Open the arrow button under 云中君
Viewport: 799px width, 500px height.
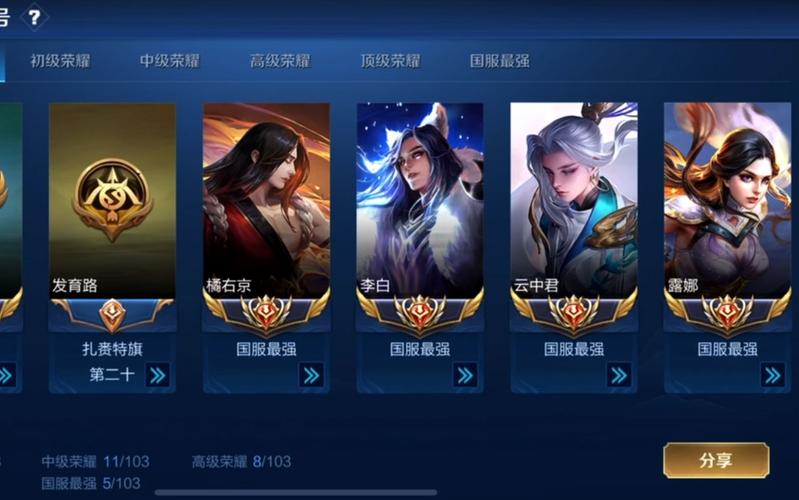[x=619, y=375]
